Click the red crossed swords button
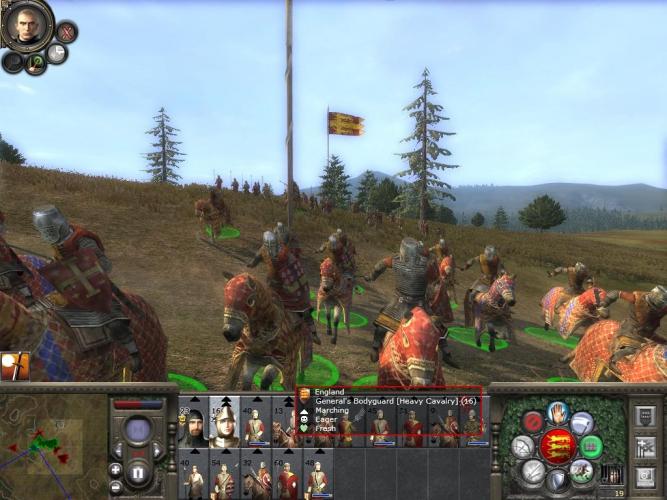 pos(67,33)
